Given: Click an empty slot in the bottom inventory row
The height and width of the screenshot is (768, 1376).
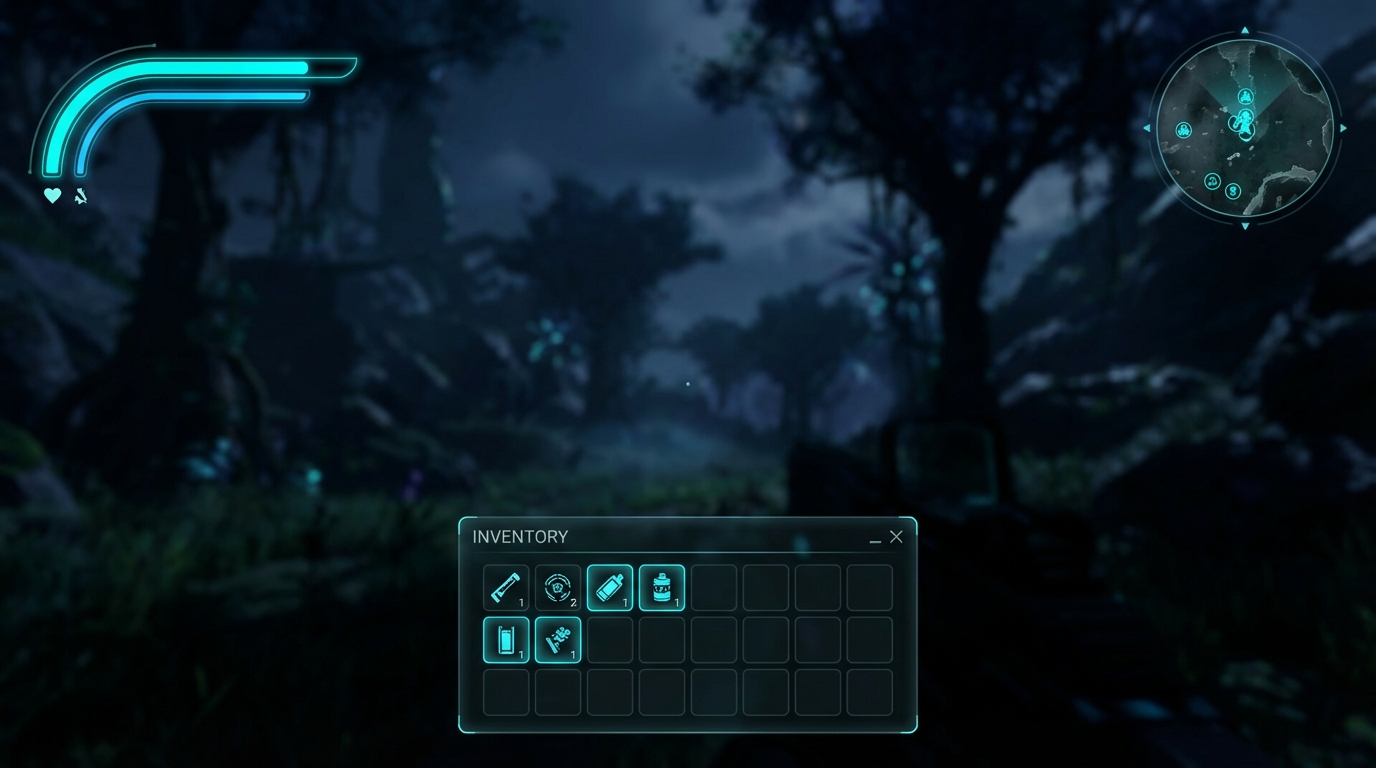Looking at the screenshot, I should click(x=506, y=691).
